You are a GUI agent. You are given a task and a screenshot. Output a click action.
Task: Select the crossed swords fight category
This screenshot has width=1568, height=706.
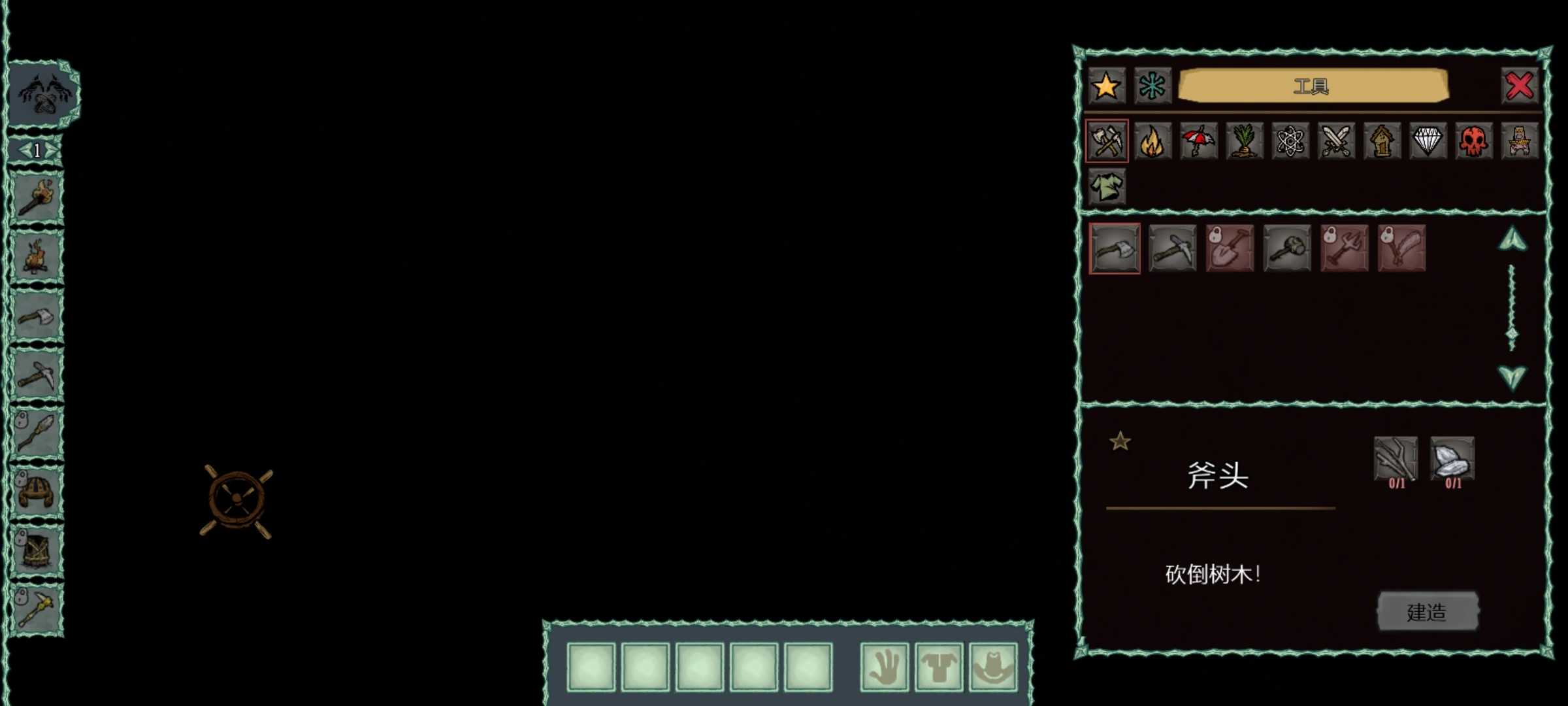click(x=1336, y=141)
